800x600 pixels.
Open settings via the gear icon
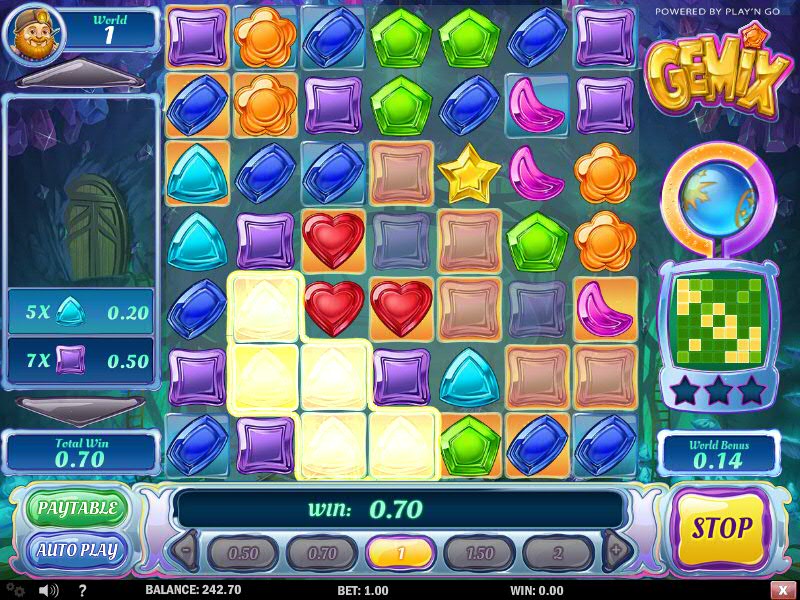(x=16, y=591)
